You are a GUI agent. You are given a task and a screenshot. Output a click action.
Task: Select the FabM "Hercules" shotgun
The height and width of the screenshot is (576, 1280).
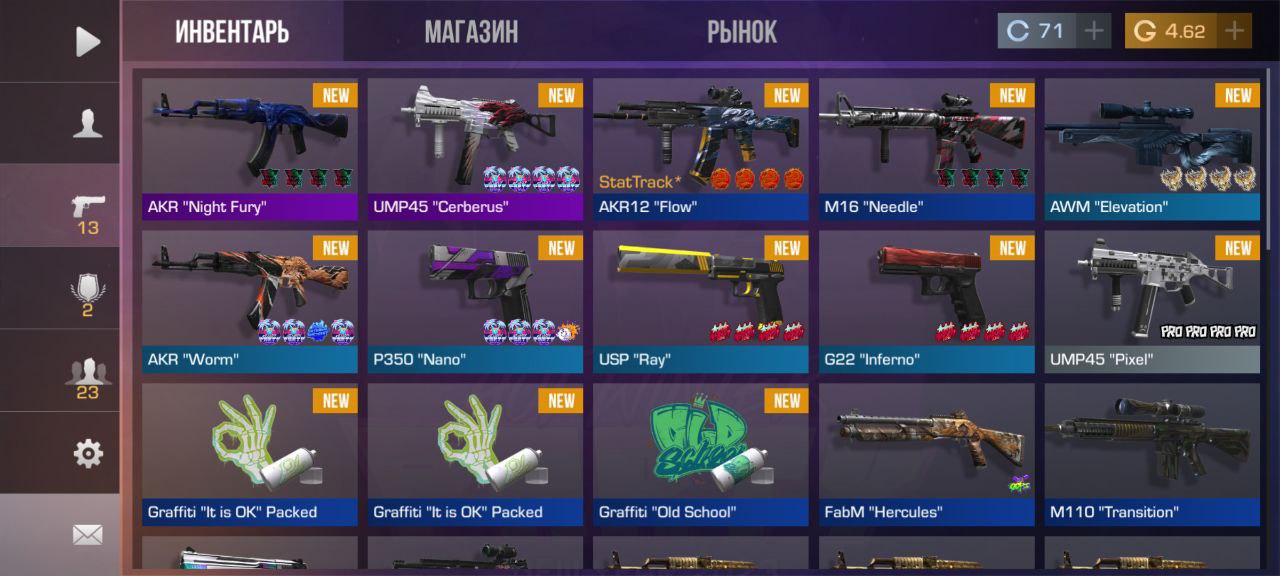pyautogui.click(x=926, y=455)
